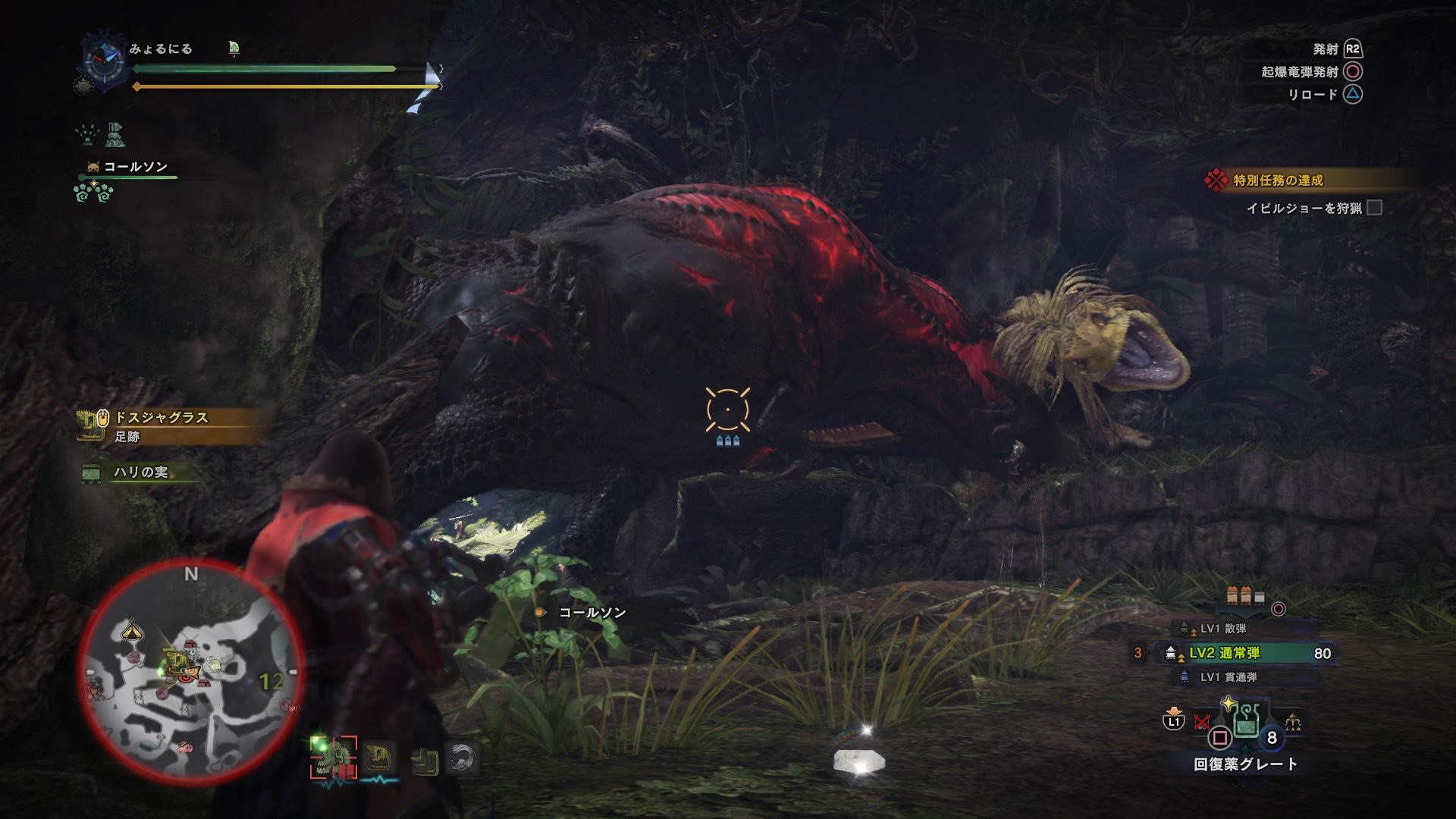Viewport: 1456px width, 819px height.
Task: Click the white swirl monster icon
Action: [x=461, y=758]
